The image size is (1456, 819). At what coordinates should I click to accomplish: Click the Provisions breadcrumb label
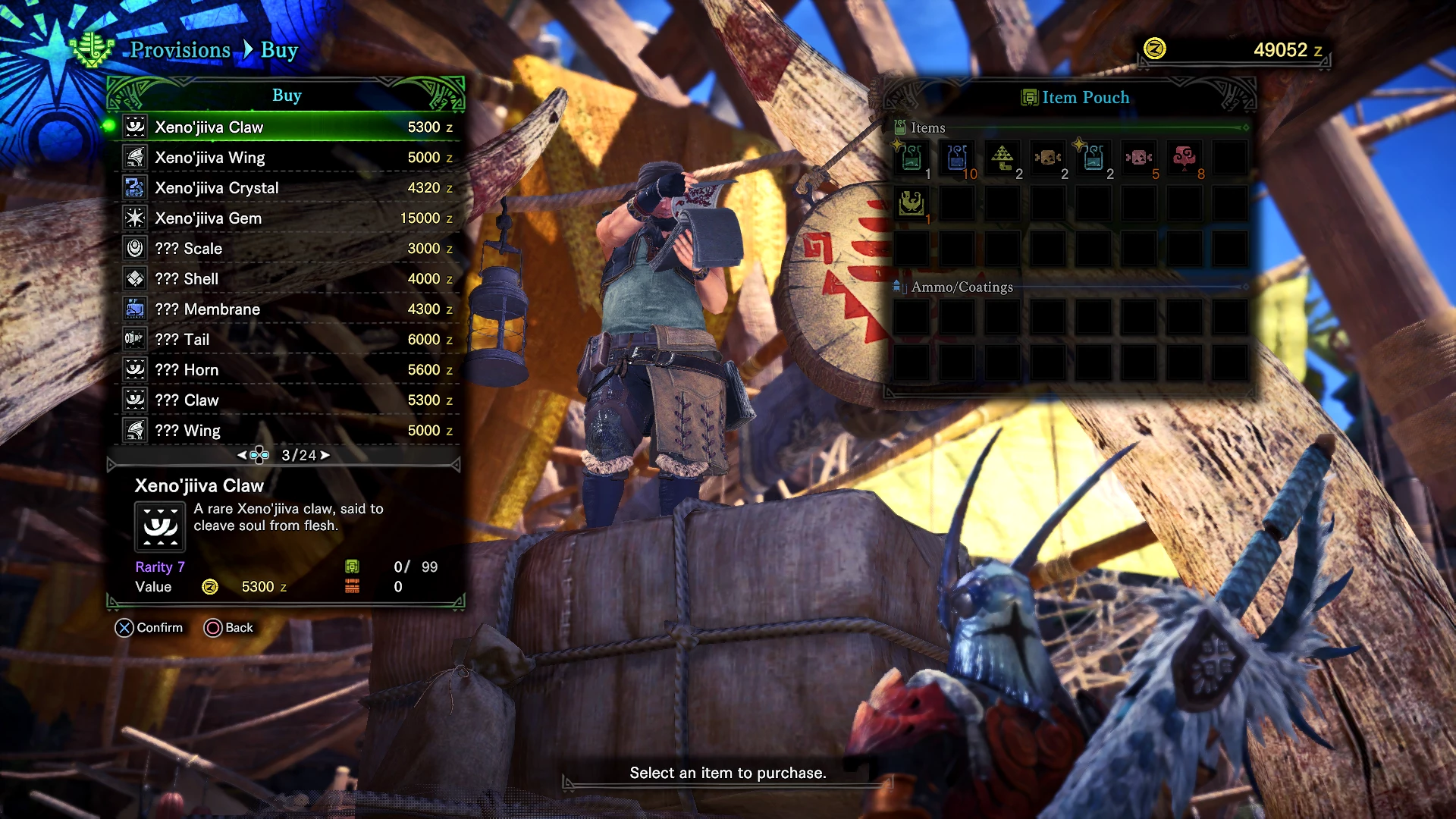click(180, 50)
